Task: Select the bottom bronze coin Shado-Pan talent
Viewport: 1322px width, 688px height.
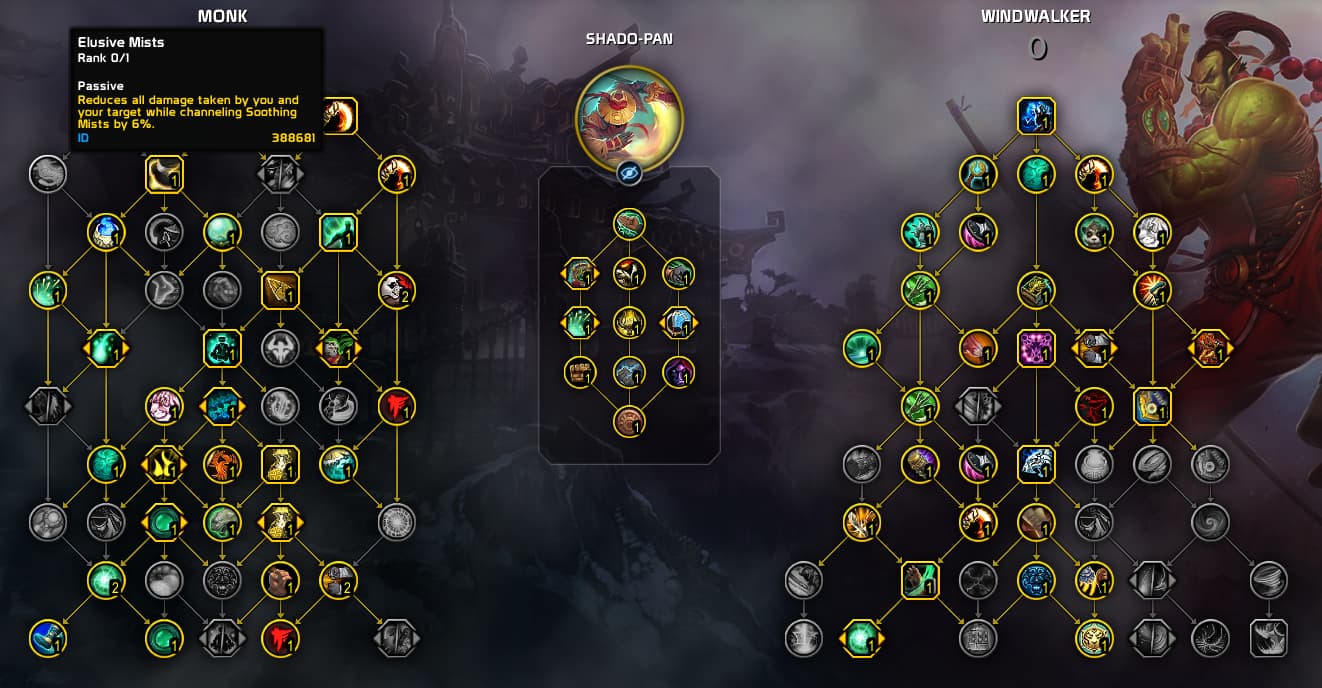Action: 629,421
